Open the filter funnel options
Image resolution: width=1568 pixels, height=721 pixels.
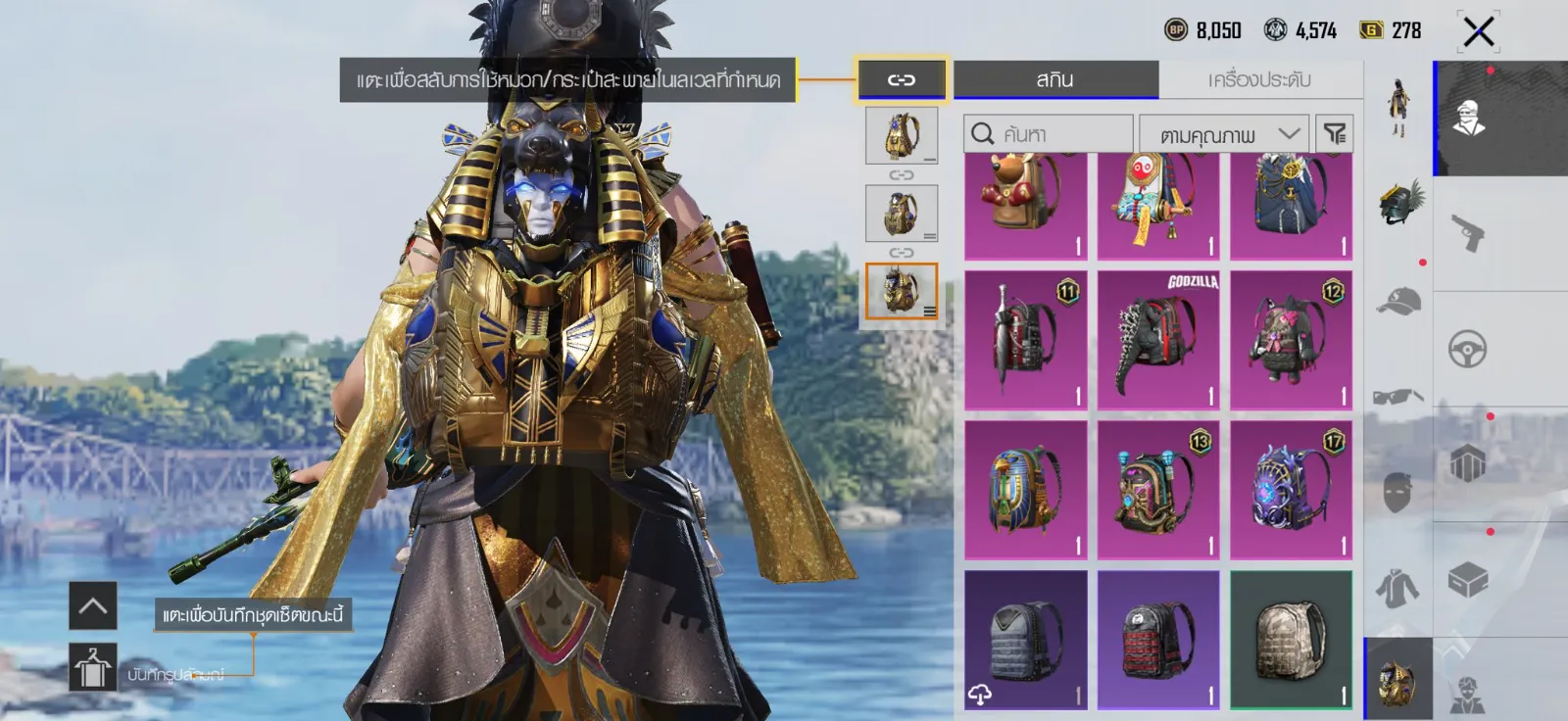1334,134
